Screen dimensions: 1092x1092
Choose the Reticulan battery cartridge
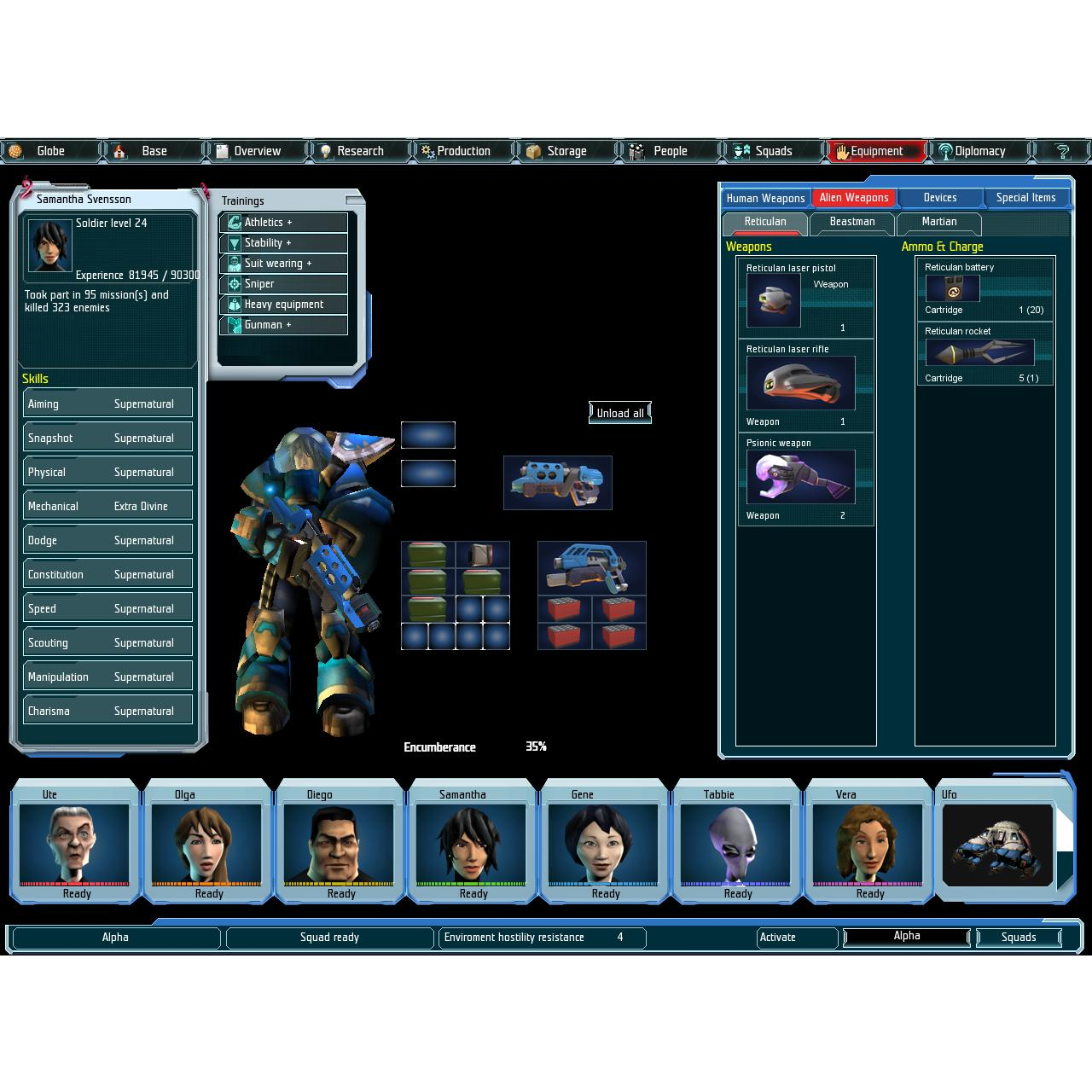[x=952, y=288]
